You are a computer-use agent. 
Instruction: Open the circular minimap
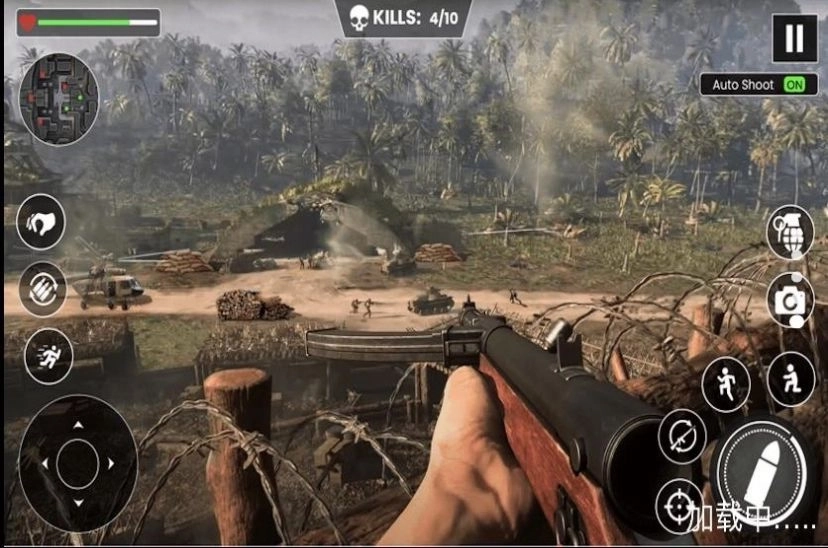(59, 99)
